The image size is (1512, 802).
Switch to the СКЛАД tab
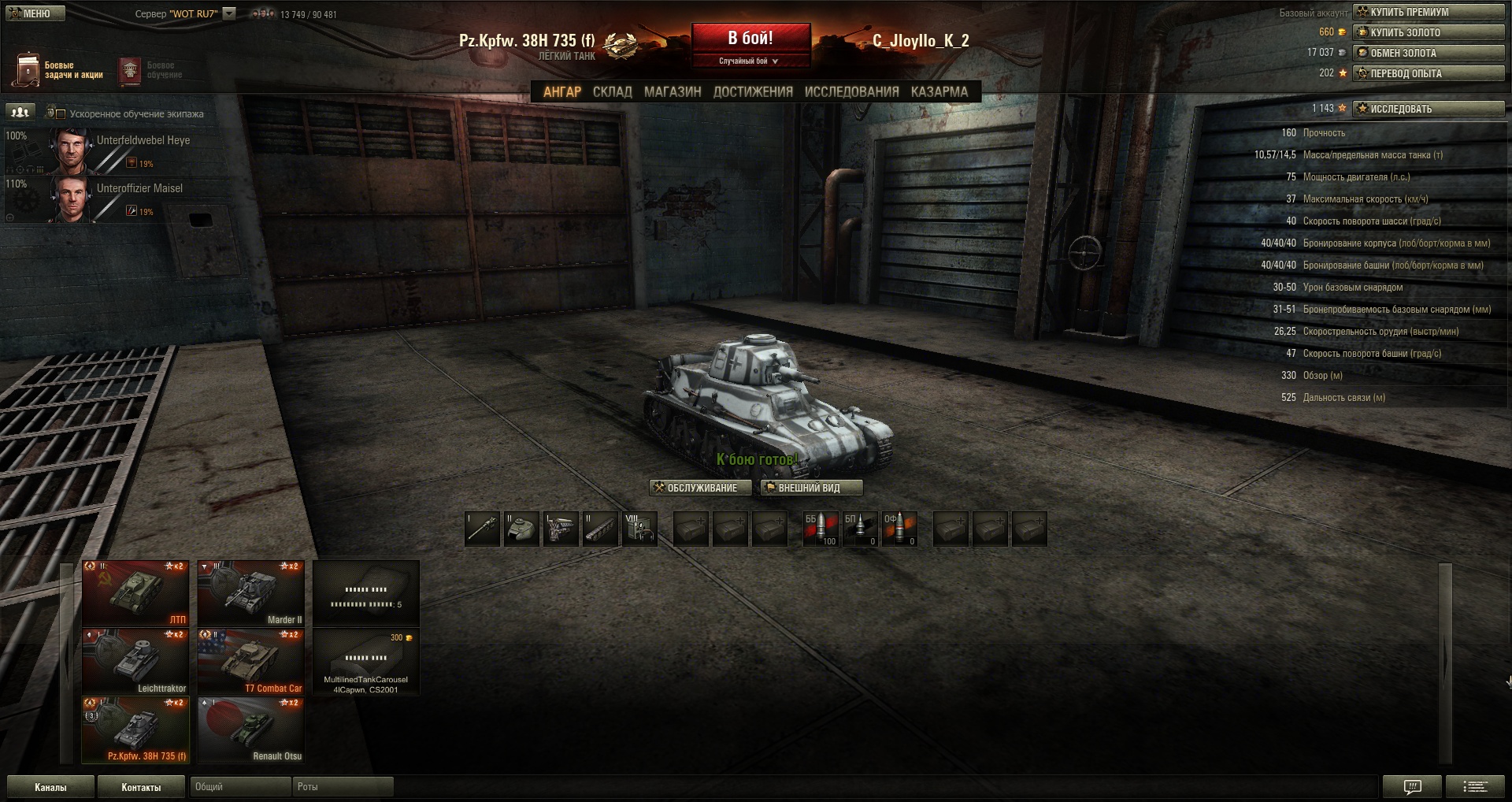pos(612,92)
